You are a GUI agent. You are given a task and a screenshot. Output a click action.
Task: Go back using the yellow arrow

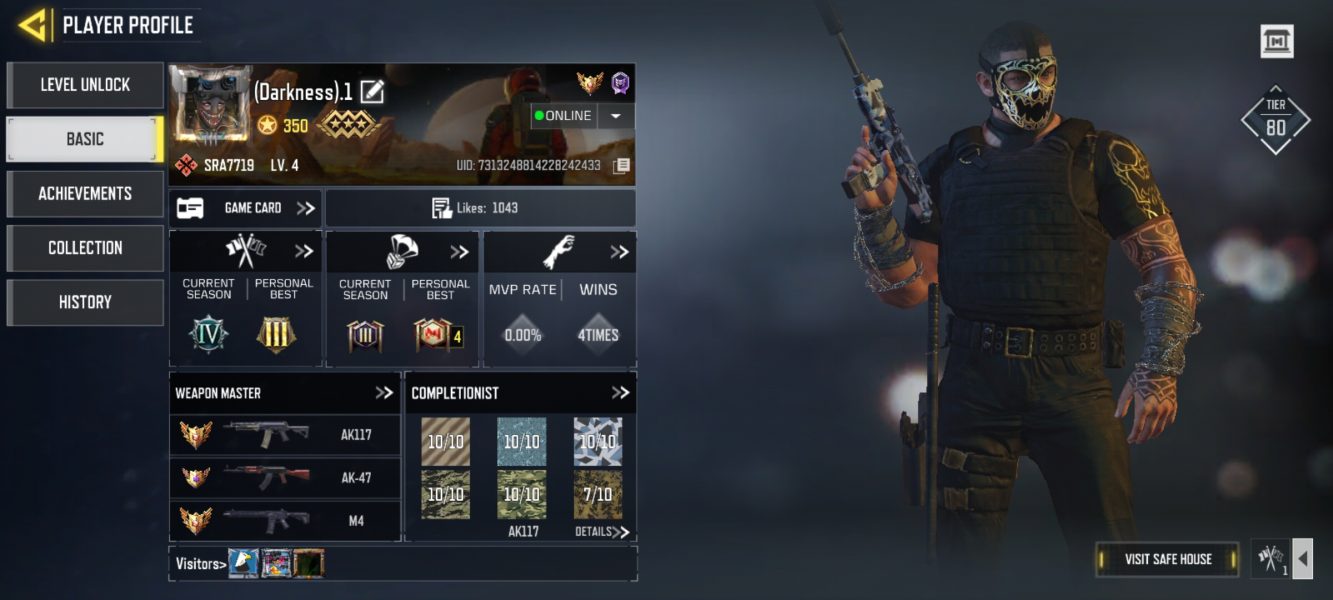(x=33, y=25)
